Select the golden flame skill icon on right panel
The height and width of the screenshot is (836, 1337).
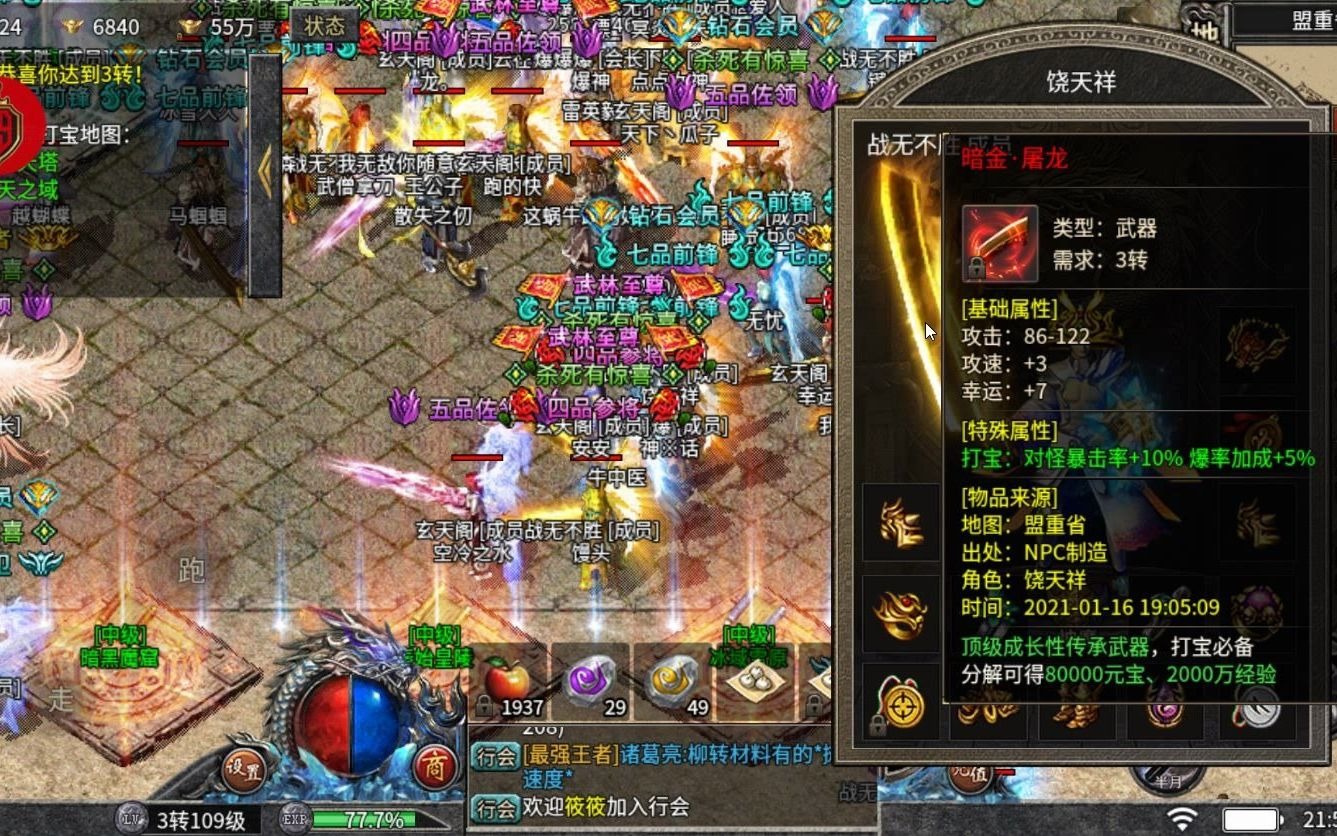899,521
